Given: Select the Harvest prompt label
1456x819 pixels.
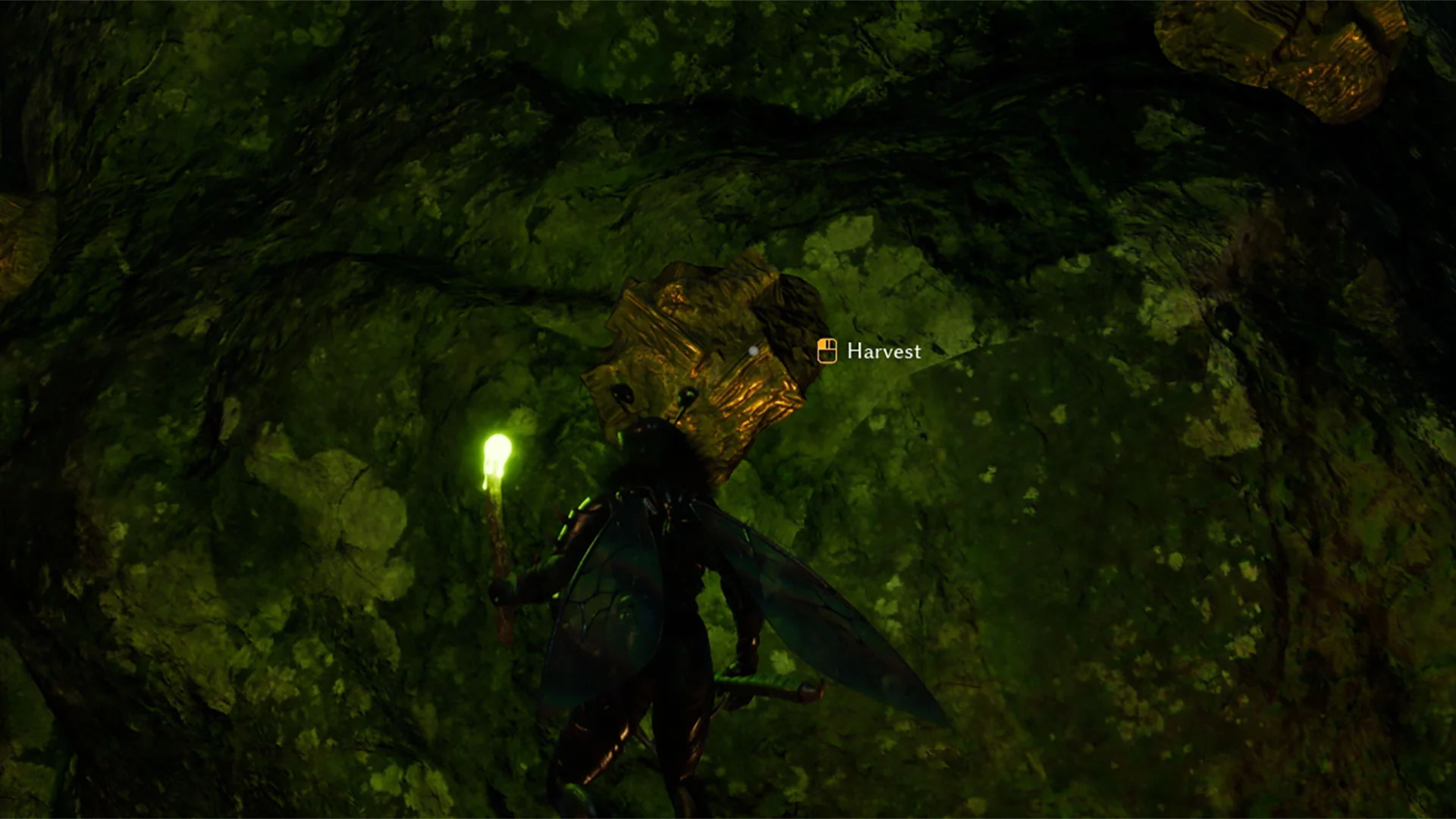Looking at the screenshot, I should tap(883, 351).
